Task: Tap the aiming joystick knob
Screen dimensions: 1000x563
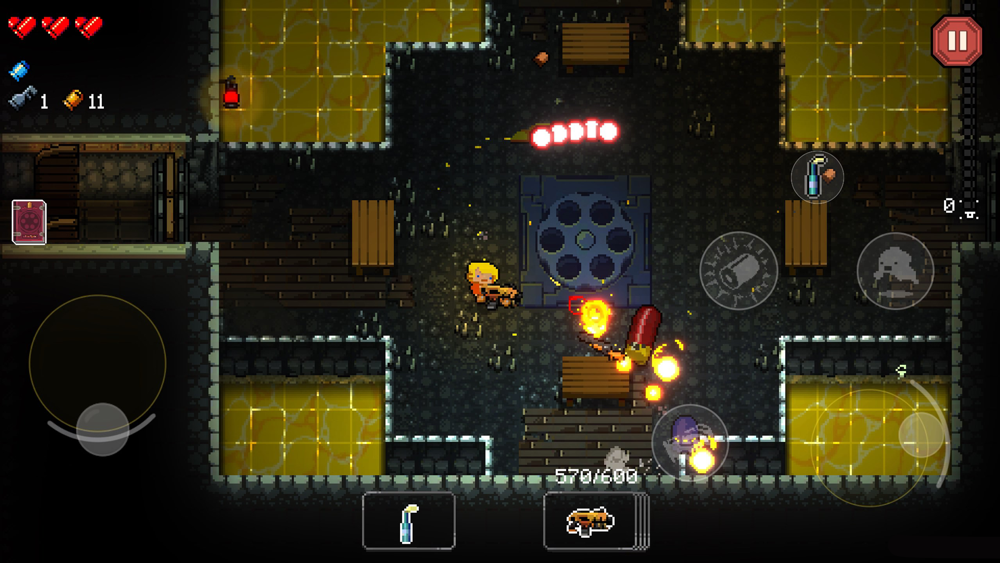Action: [920, 434]
